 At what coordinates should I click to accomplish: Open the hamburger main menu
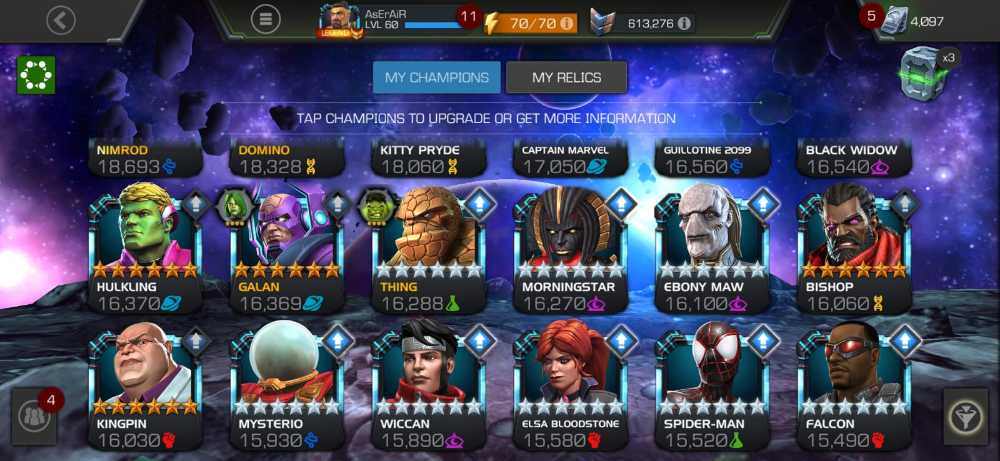(265, 19)
